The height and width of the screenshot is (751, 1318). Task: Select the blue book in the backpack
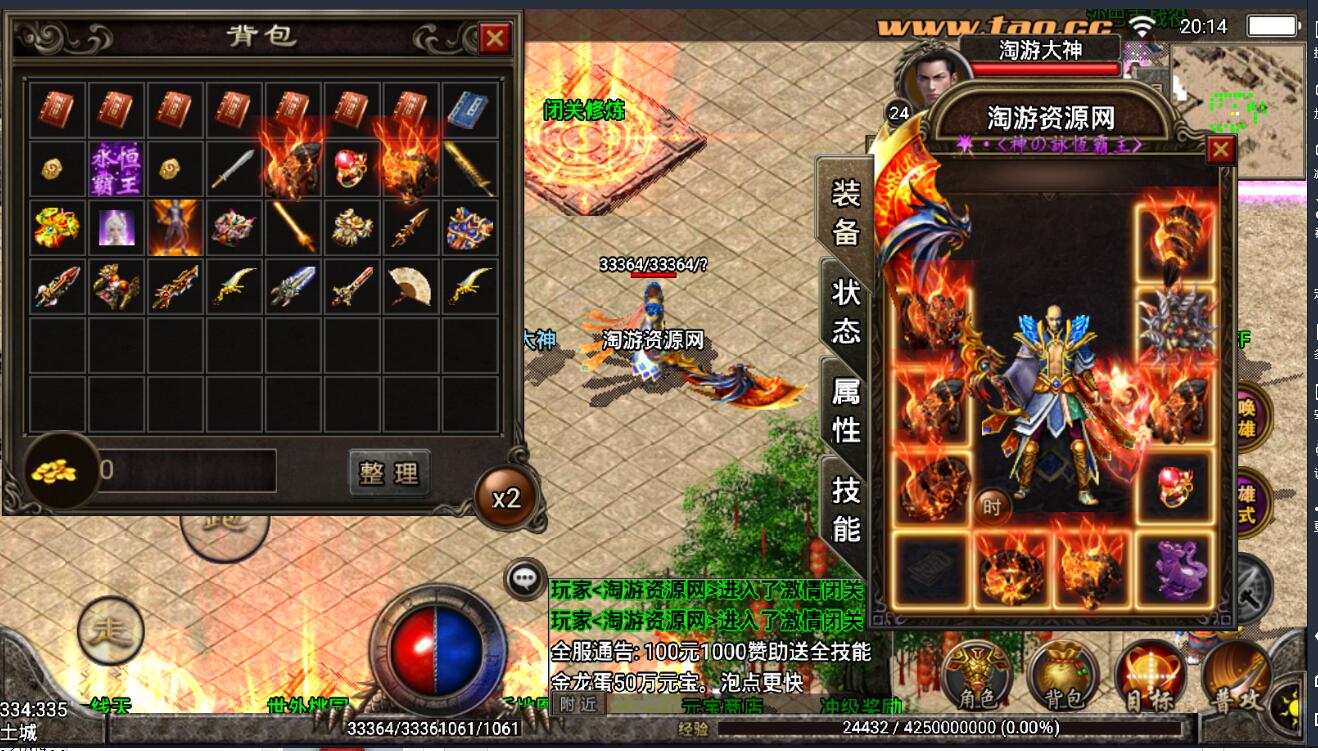click(x=467, y=110)
